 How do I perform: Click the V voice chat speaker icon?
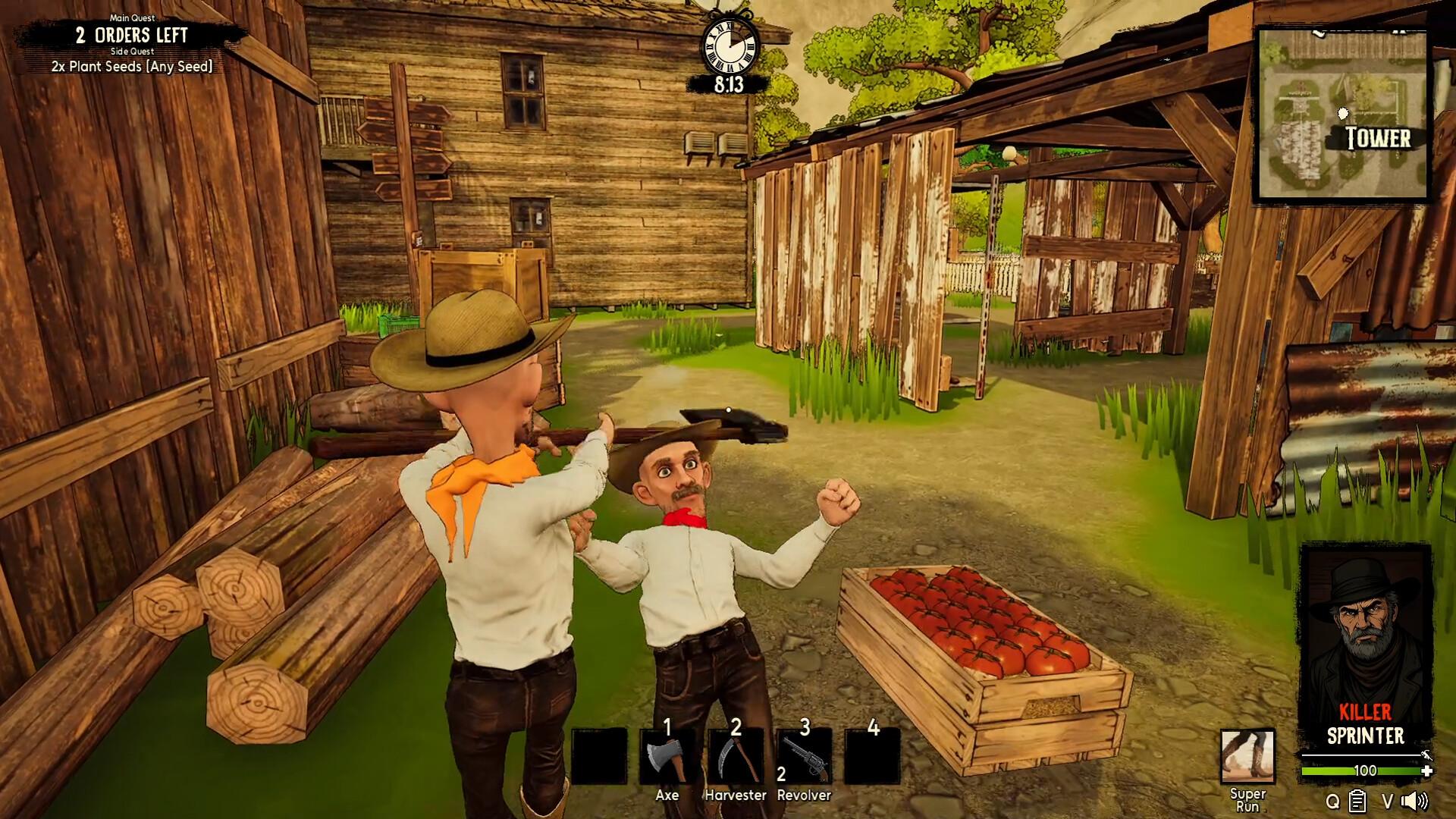point(1387,800)
